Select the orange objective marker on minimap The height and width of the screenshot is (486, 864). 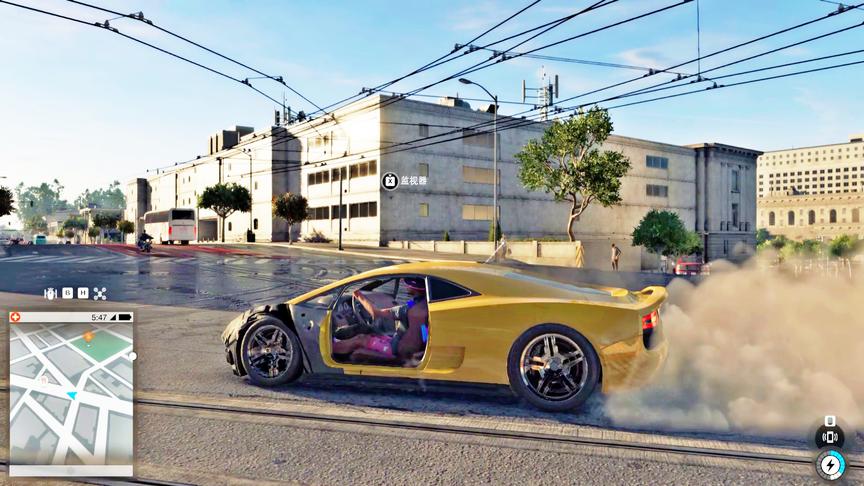pyautogui.click(x=89, y=337)
